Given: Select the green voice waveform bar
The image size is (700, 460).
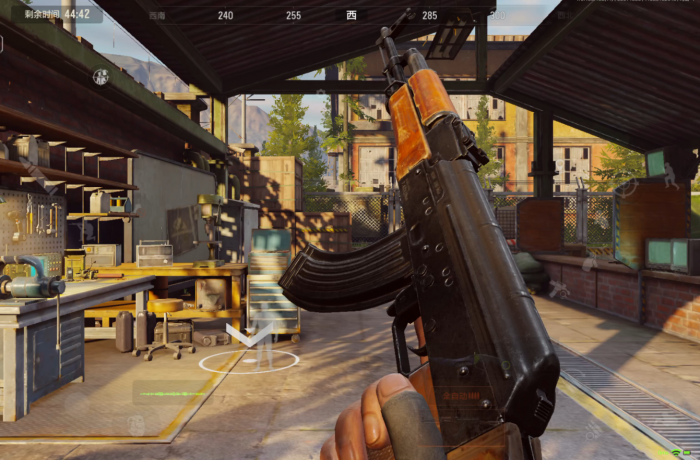Looking at the screenshot, I should click(171, 393).
